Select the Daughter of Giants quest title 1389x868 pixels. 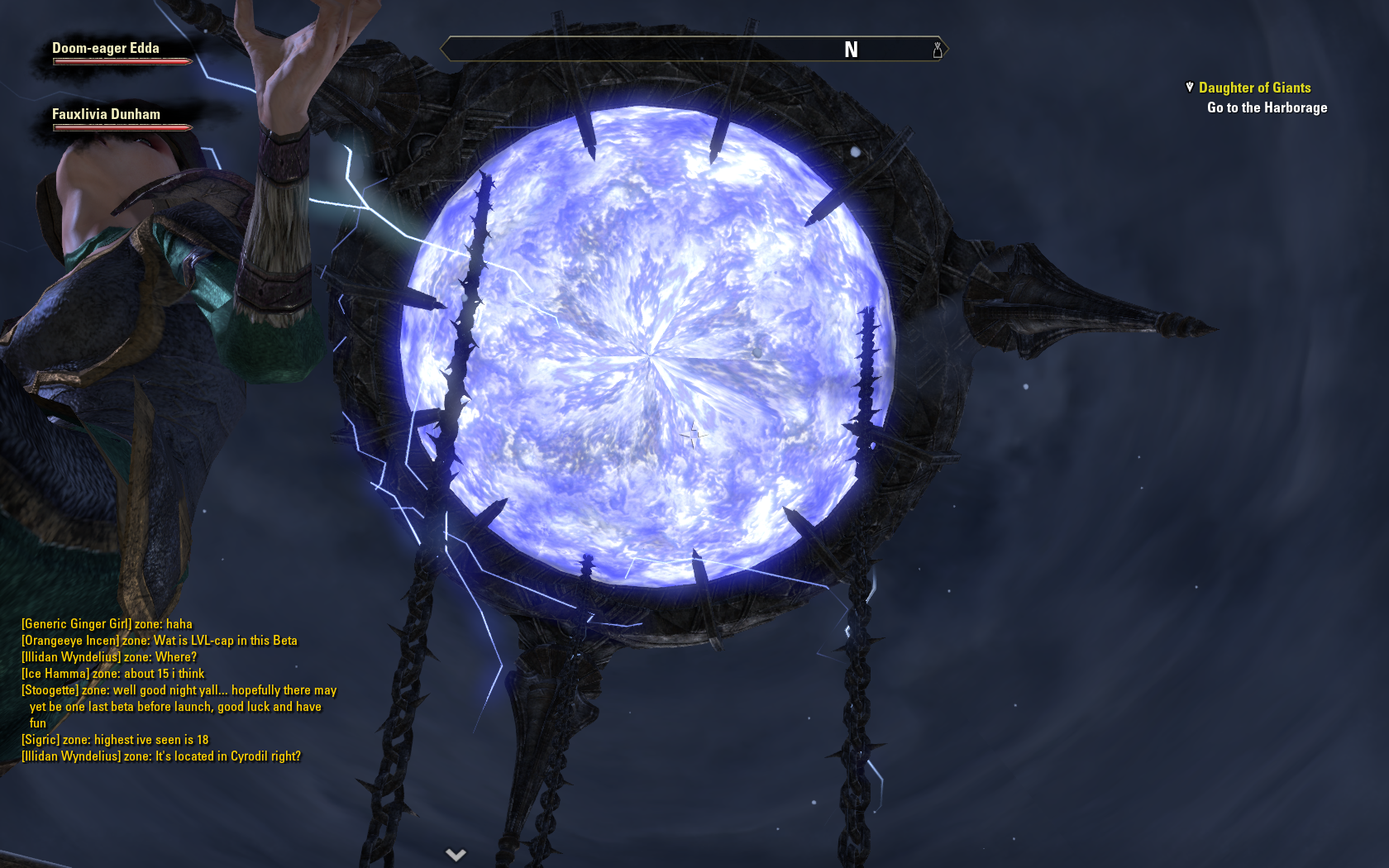(1254, 88)
